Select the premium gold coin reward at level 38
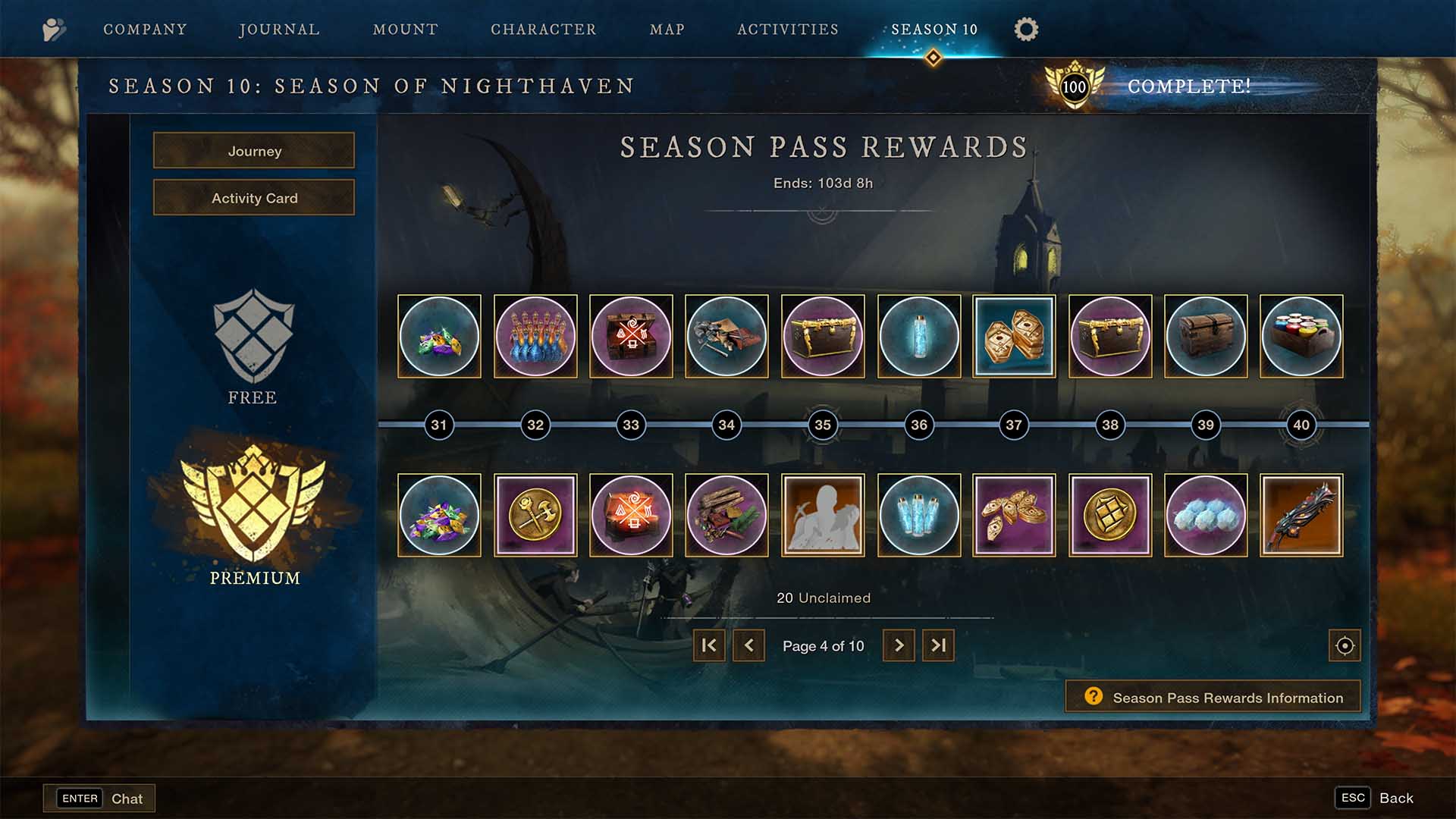 click(1110, 515)
